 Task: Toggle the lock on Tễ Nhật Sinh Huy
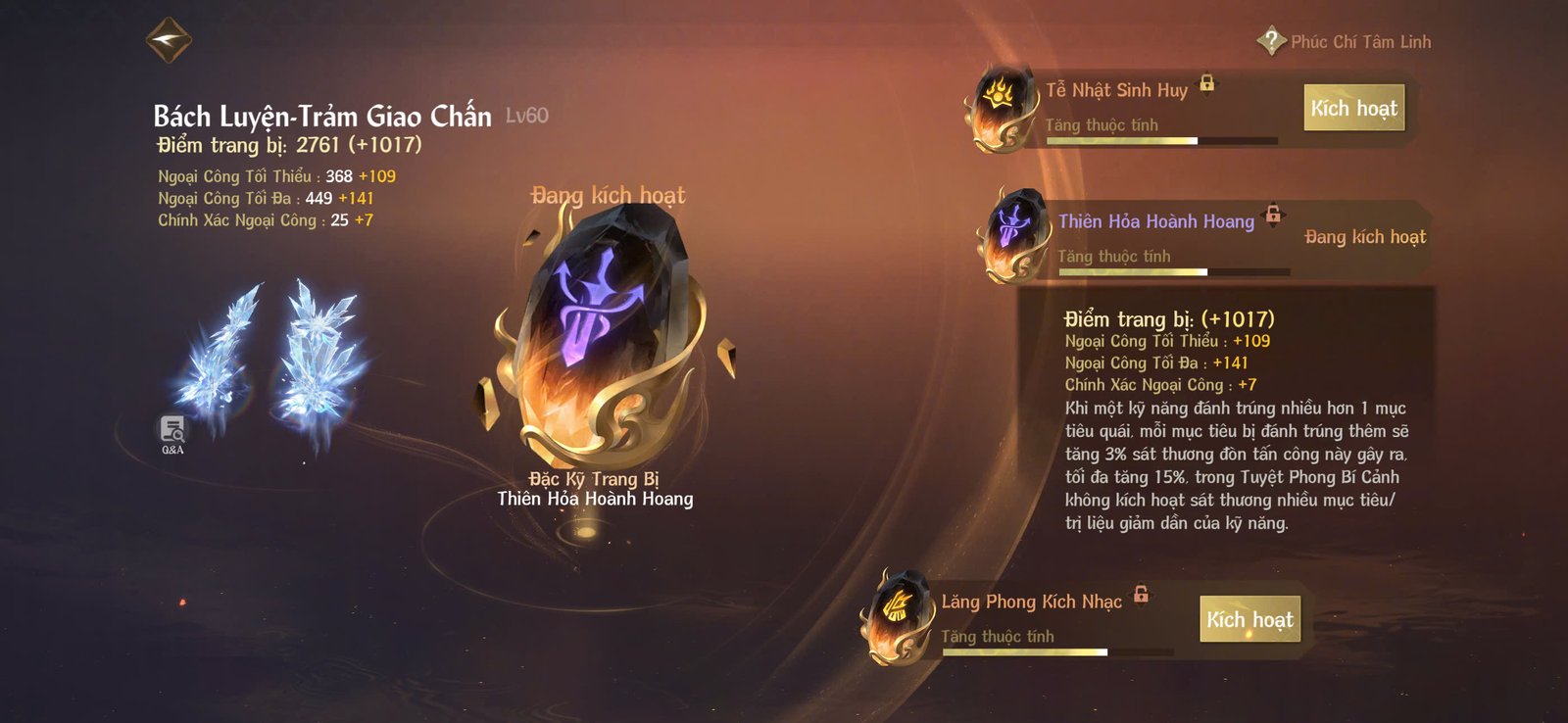(x=1209, y=84)
